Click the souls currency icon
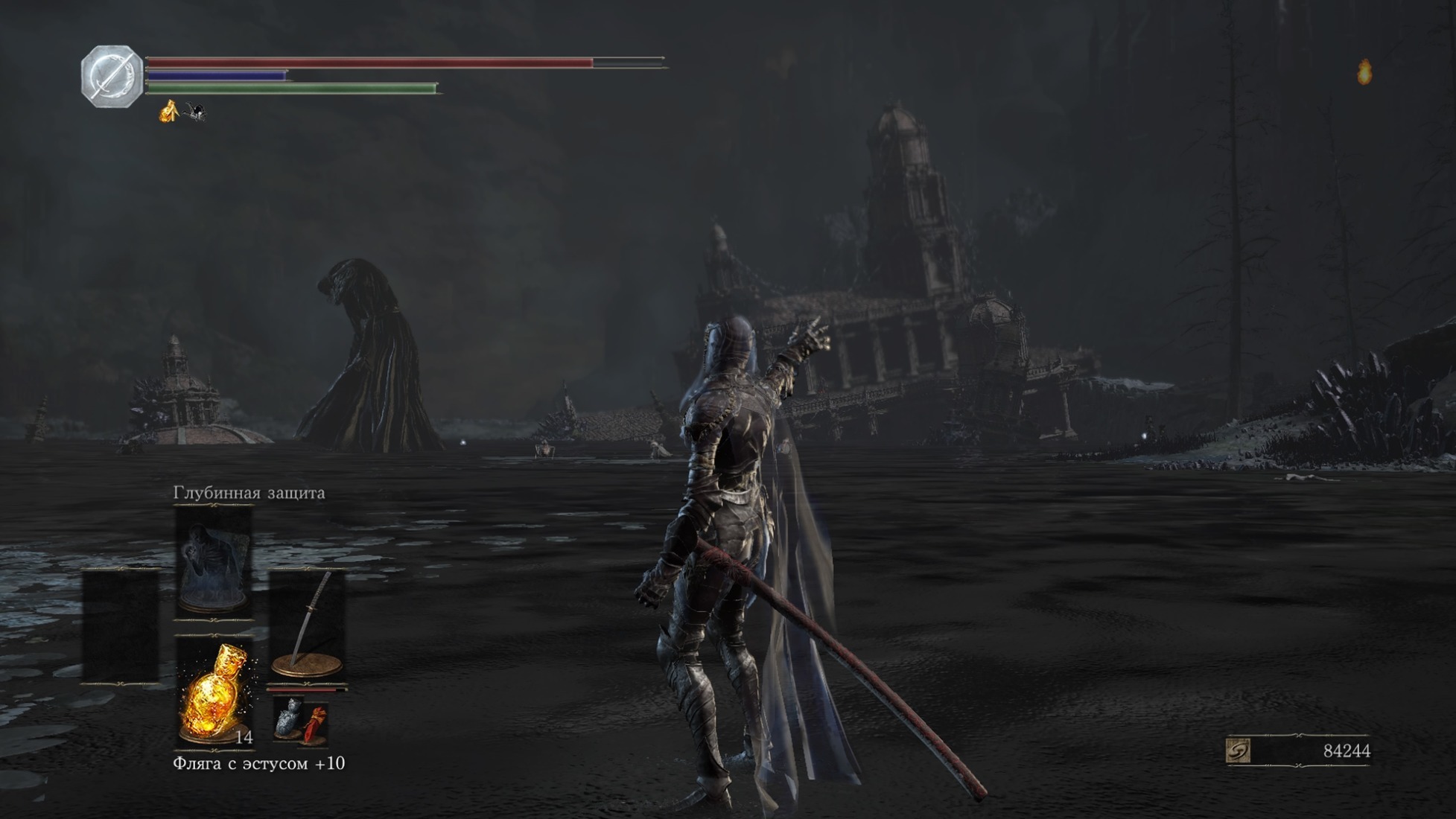 coord(1238,751)
